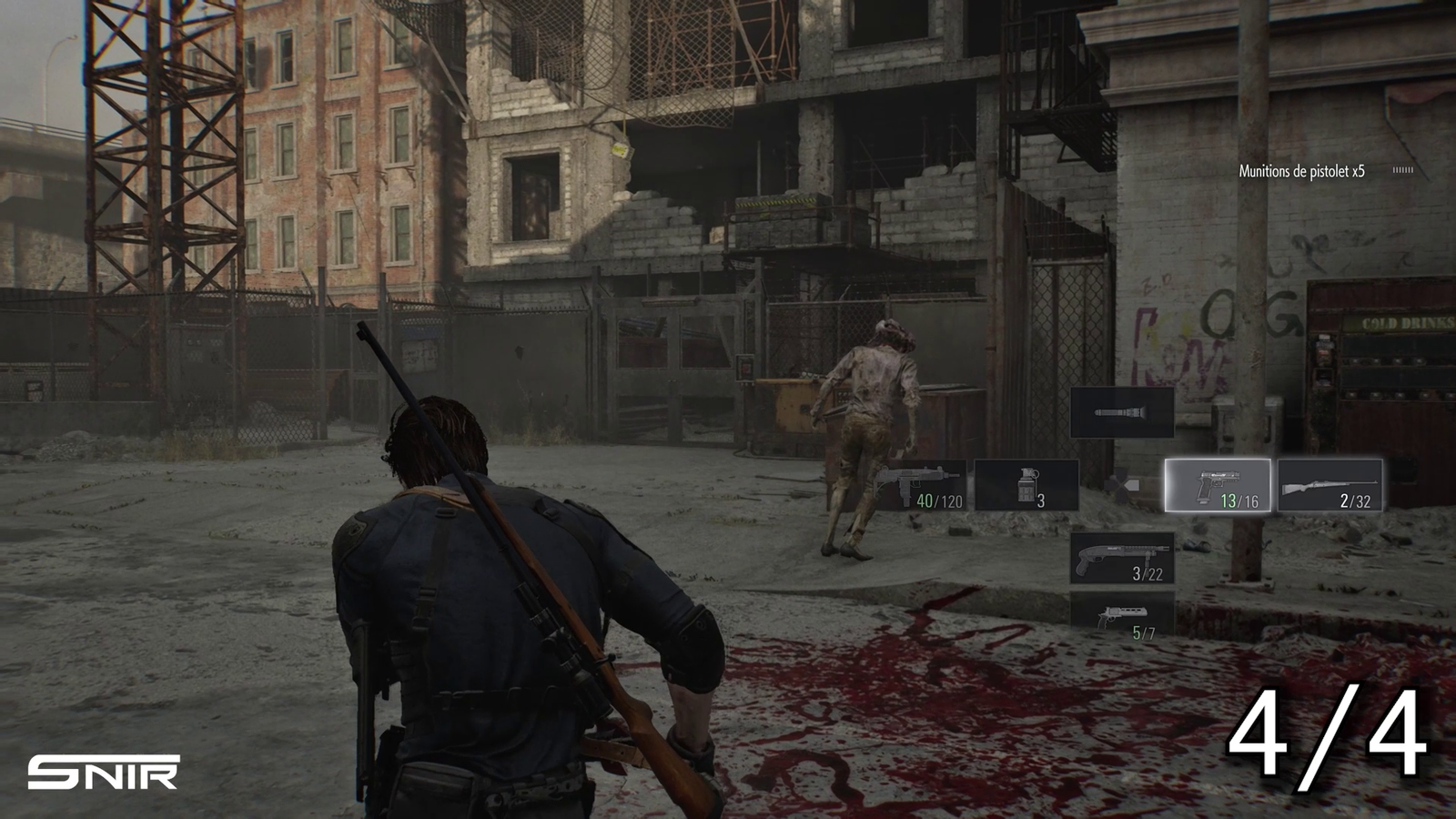The height and width of the screenshot is (819, 1456).
Task: Select the flashlight slot
Action: (1121, 412)
